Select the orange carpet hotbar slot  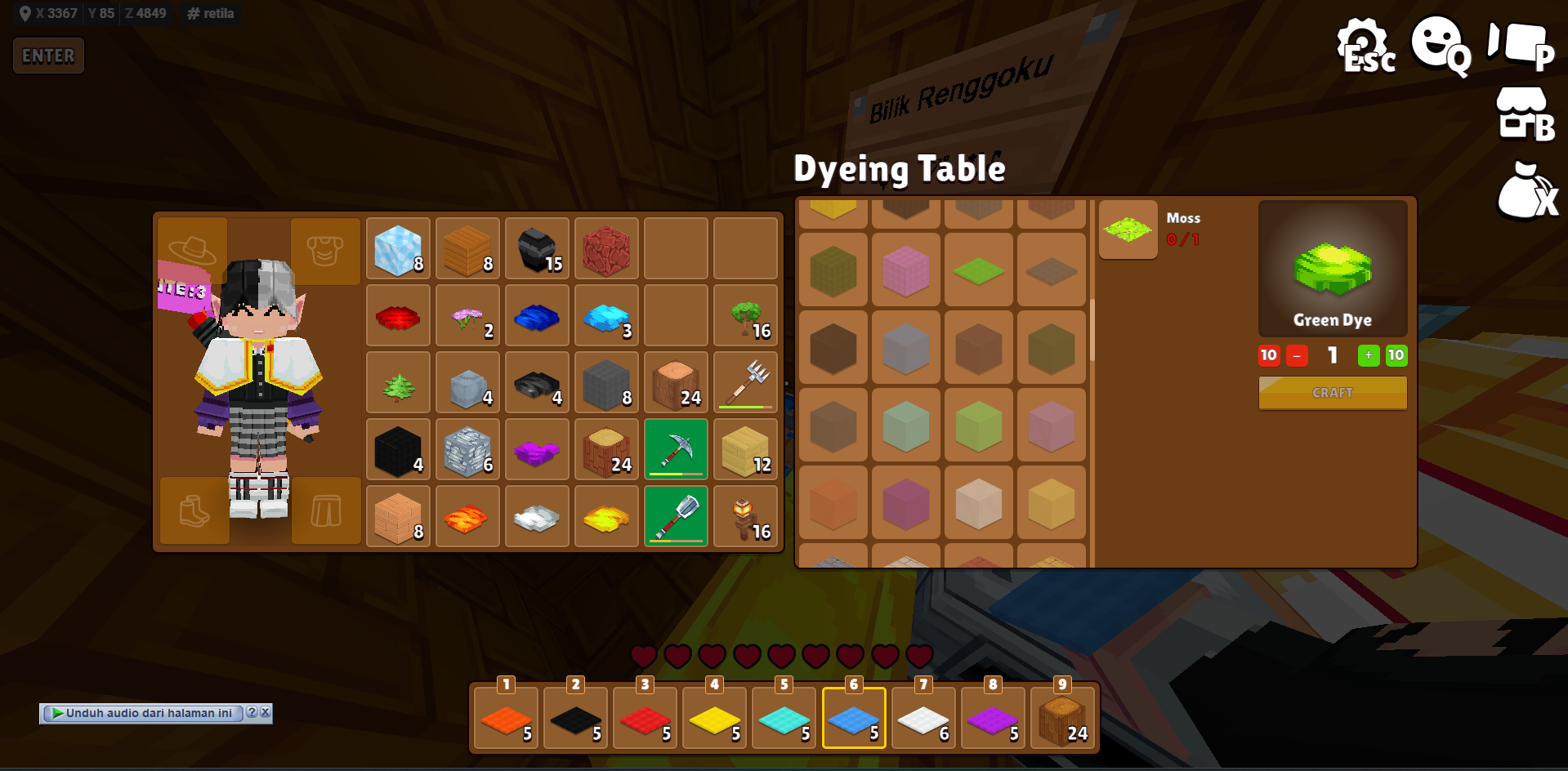click(507, 719)
